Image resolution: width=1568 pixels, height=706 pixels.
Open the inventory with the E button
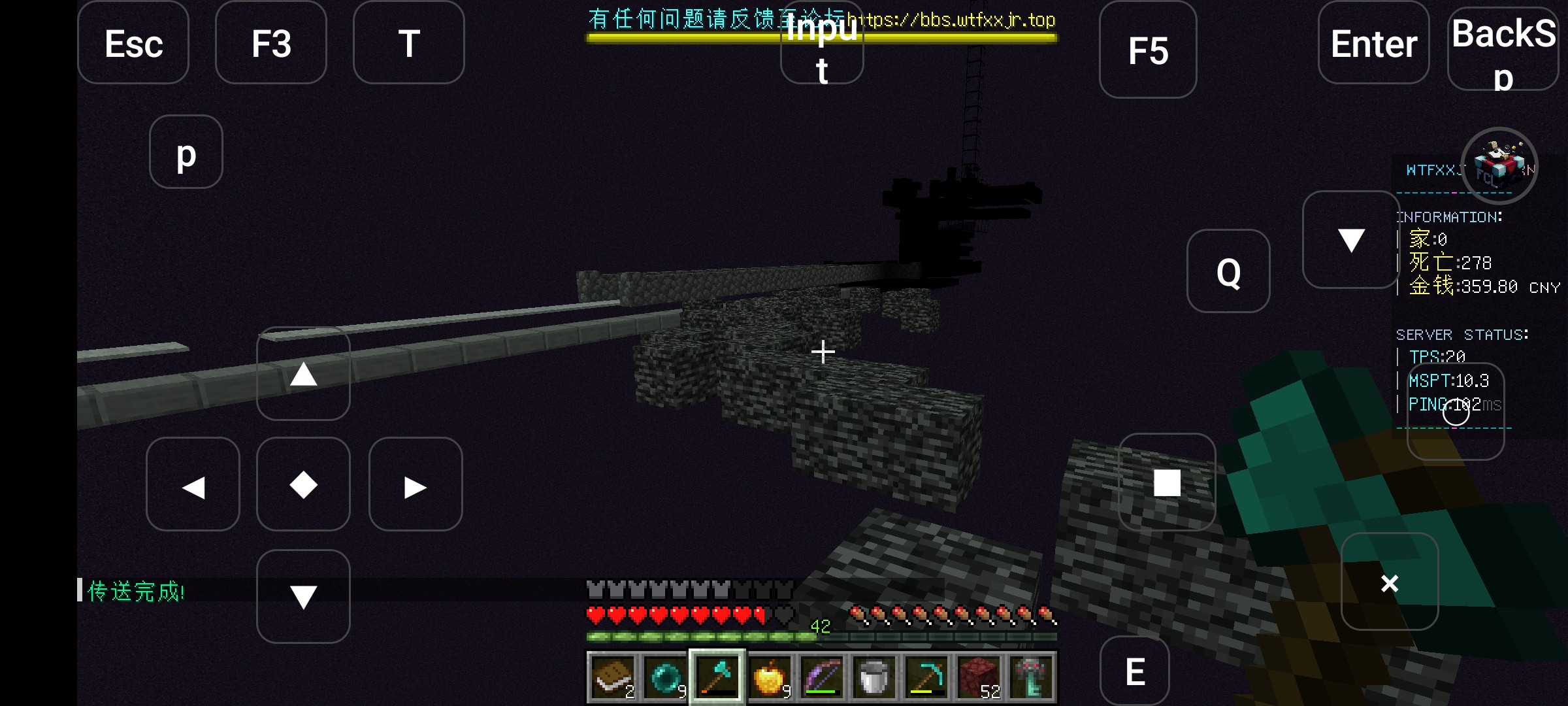(x=1135, y=672)
